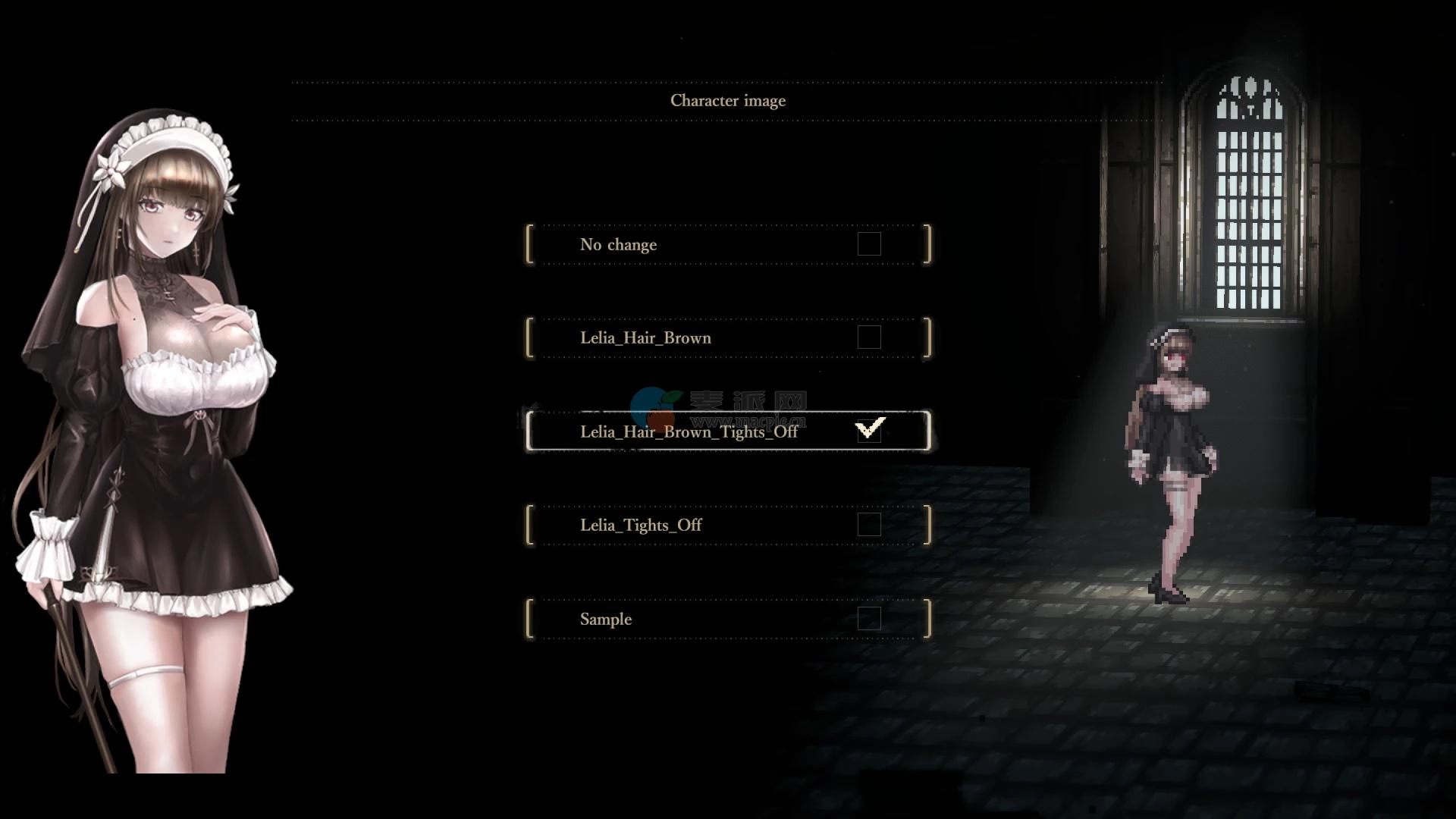
Task: Choose the Lelia_Hair_Brown character image
Action: coord(645,337)
